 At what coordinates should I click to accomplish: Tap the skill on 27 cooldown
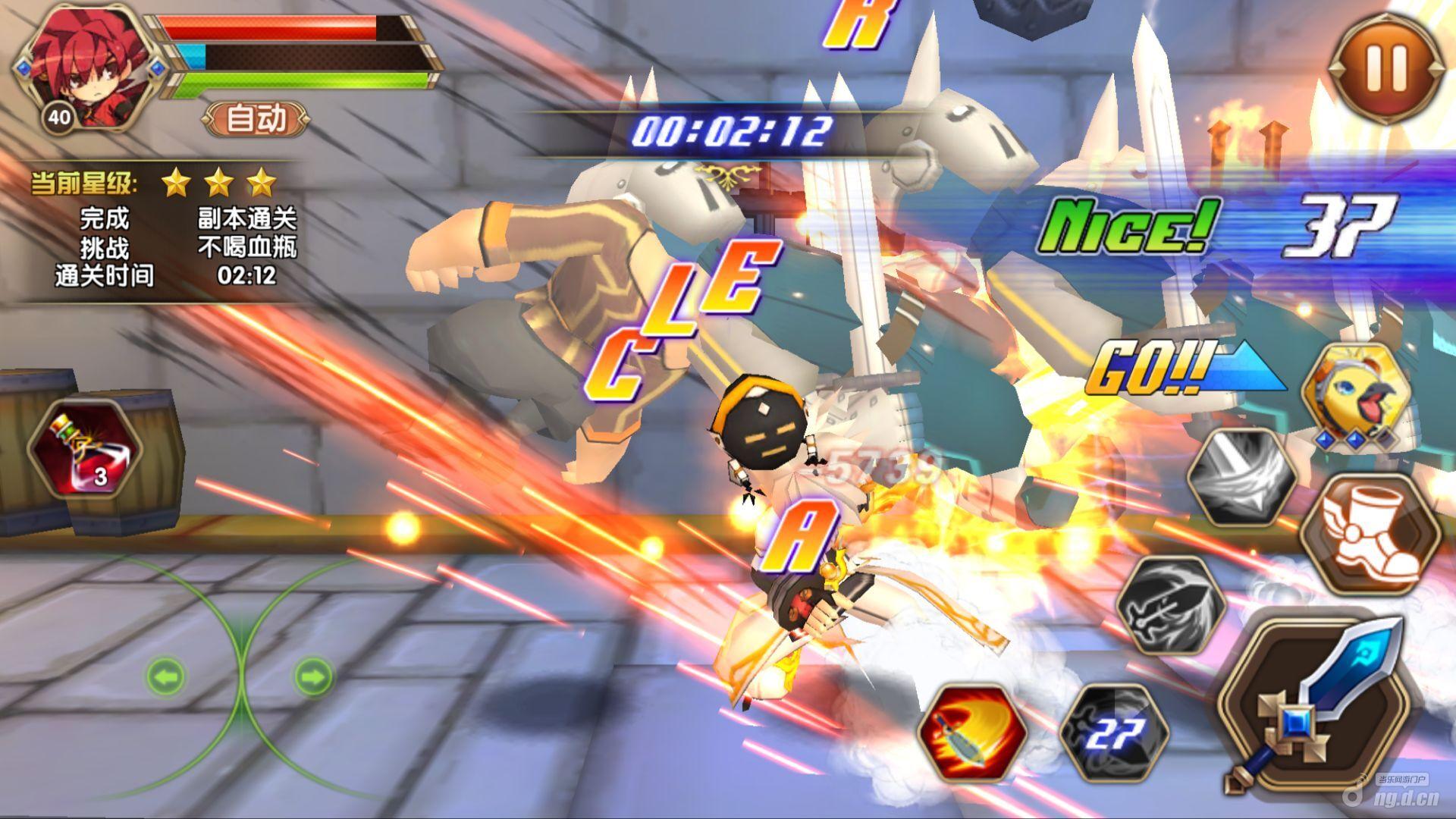[1114, 733]
